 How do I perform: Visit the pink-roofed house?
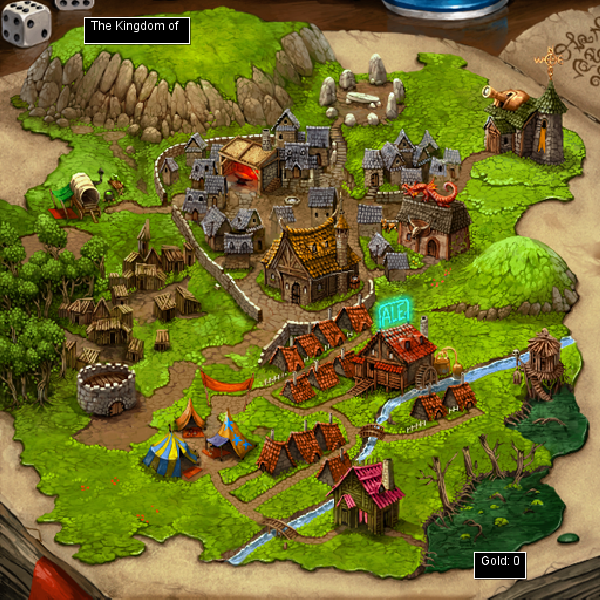click(x=367, y=496)
